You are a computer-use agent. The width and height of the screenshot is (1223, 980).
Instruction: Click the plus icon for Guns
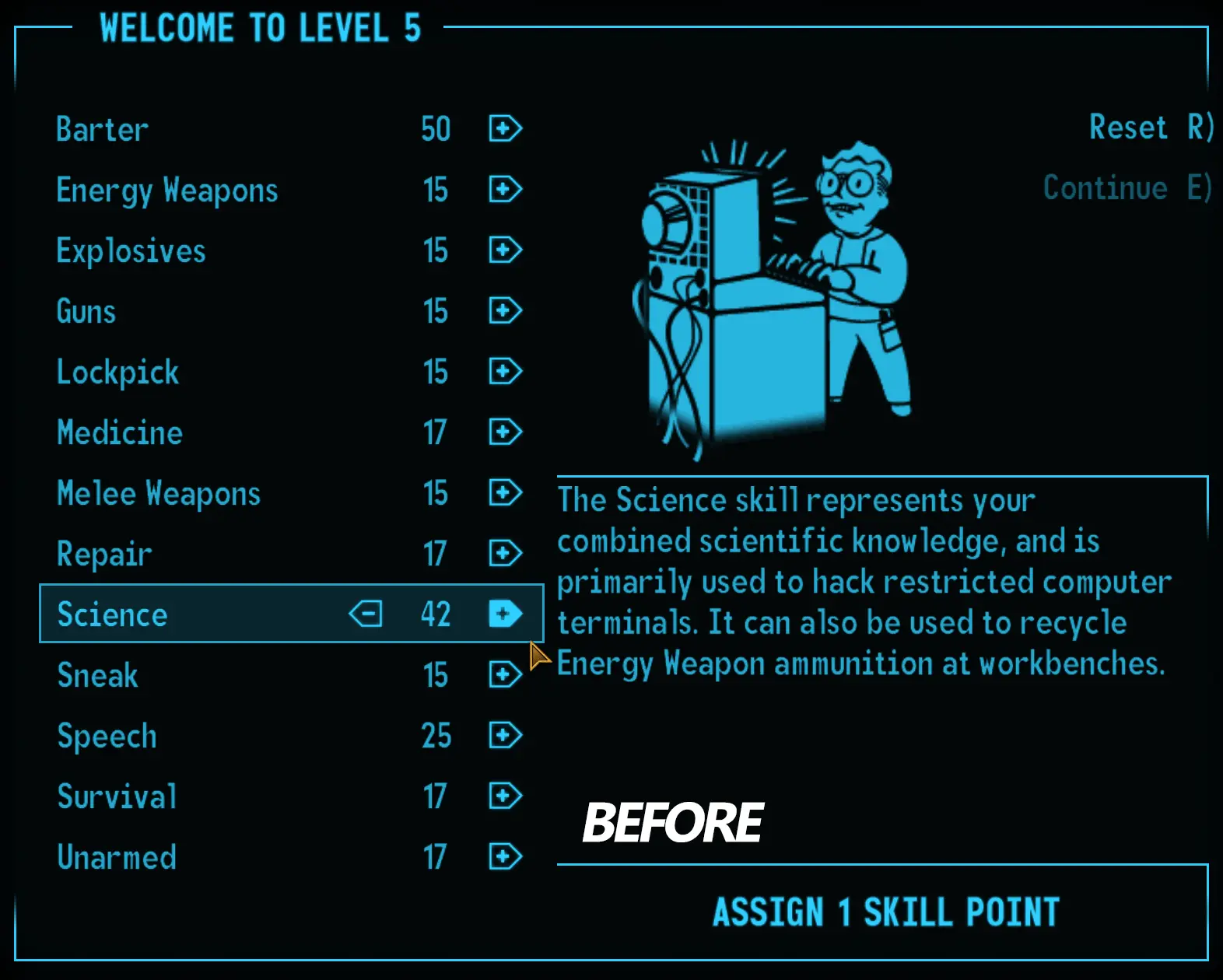tap(504, 311)
